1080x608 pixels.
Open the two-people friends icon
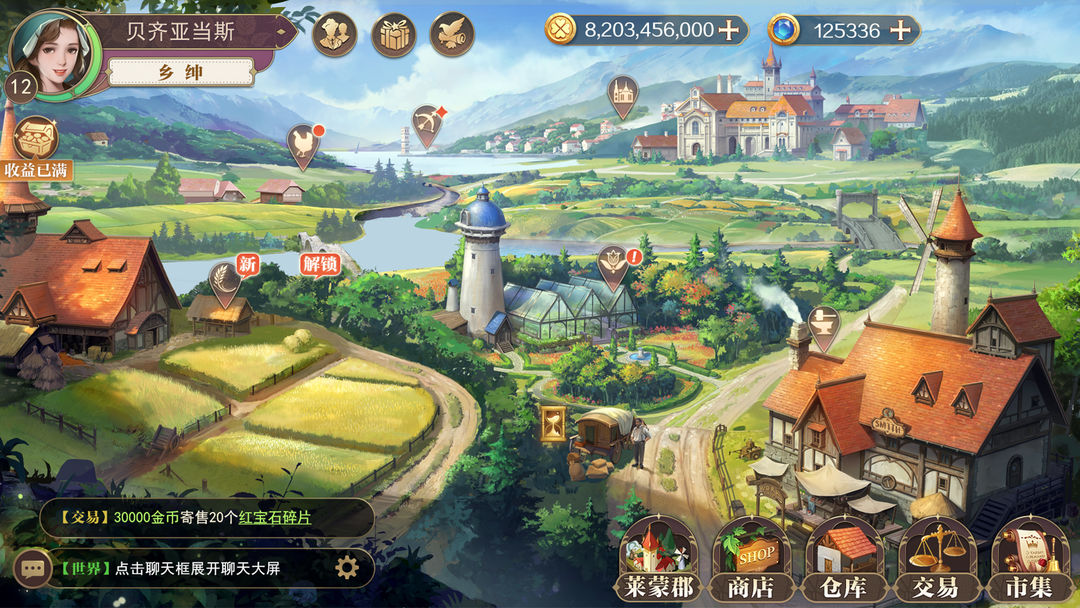pyautogui.click(x=334, y=34)
